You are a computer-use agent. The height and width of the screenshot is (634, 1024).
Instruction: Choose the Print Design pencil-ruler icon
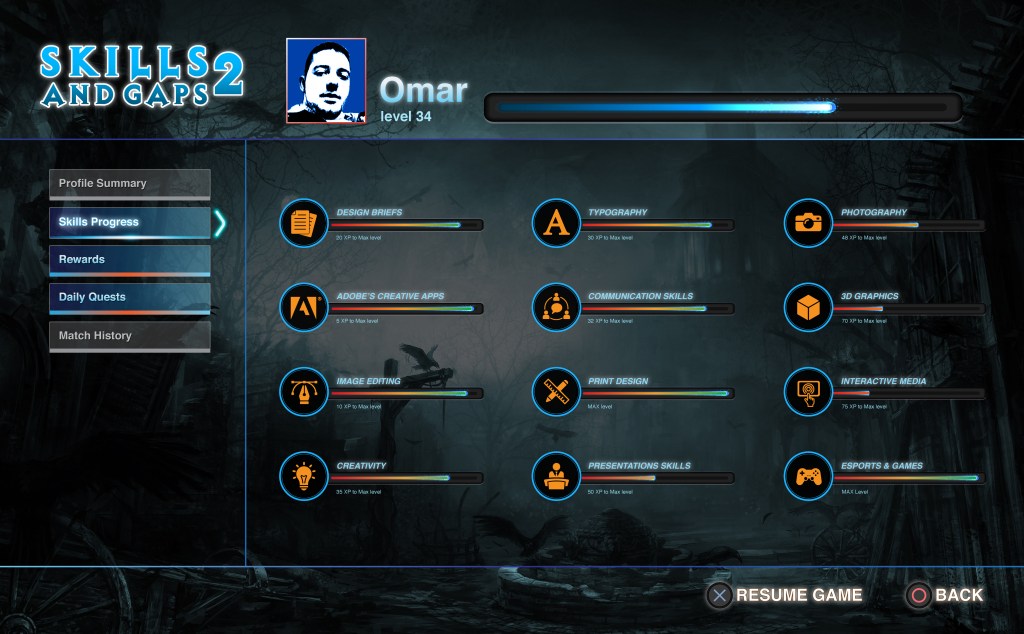[x=556, y=392]
